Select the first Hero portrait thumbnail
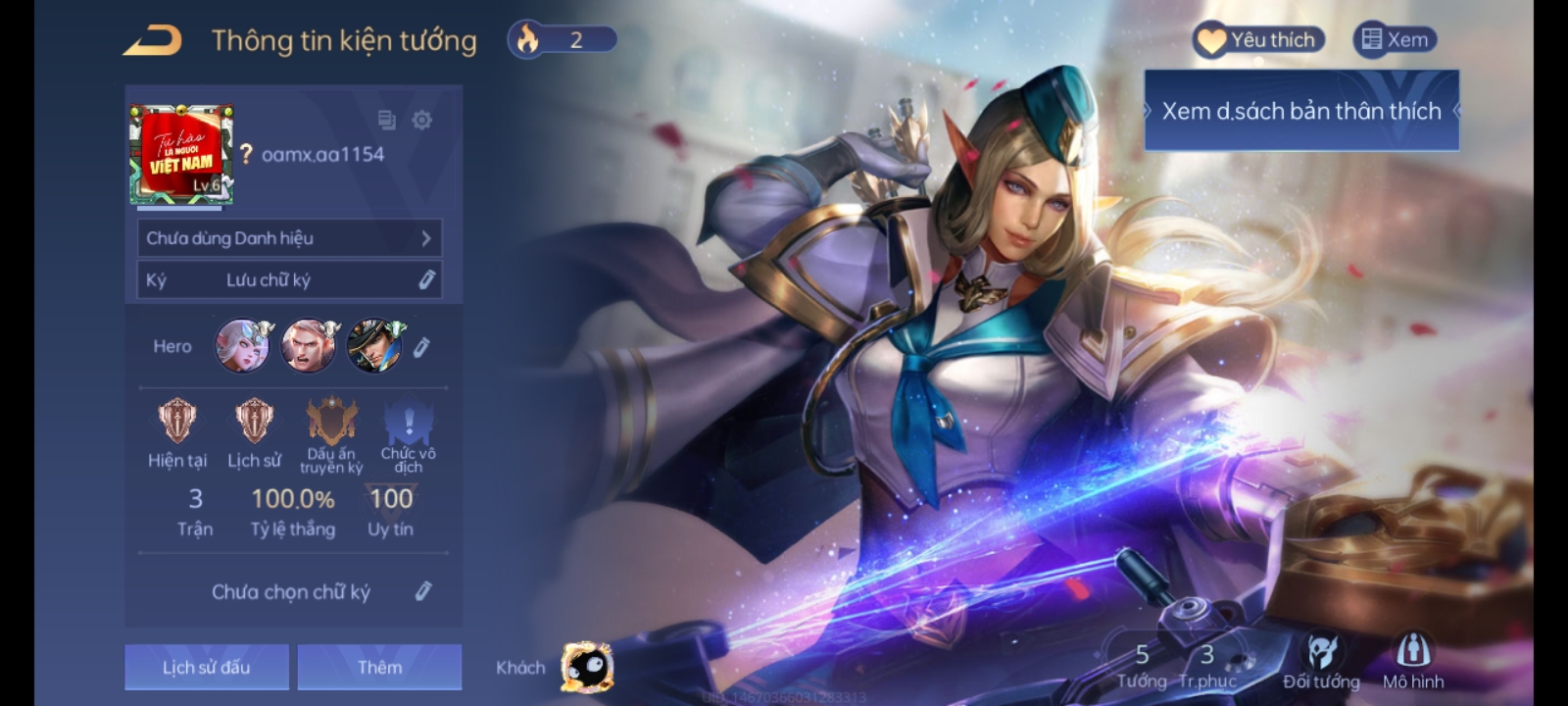The height and width of the screenshot is (706, 1568). 242,345
